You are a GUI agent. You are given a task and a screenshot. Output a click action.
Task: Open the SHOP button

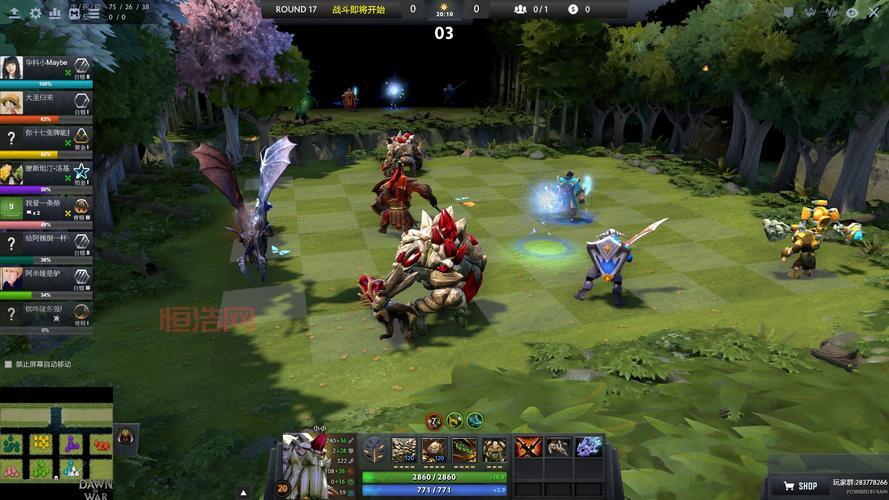801,486
